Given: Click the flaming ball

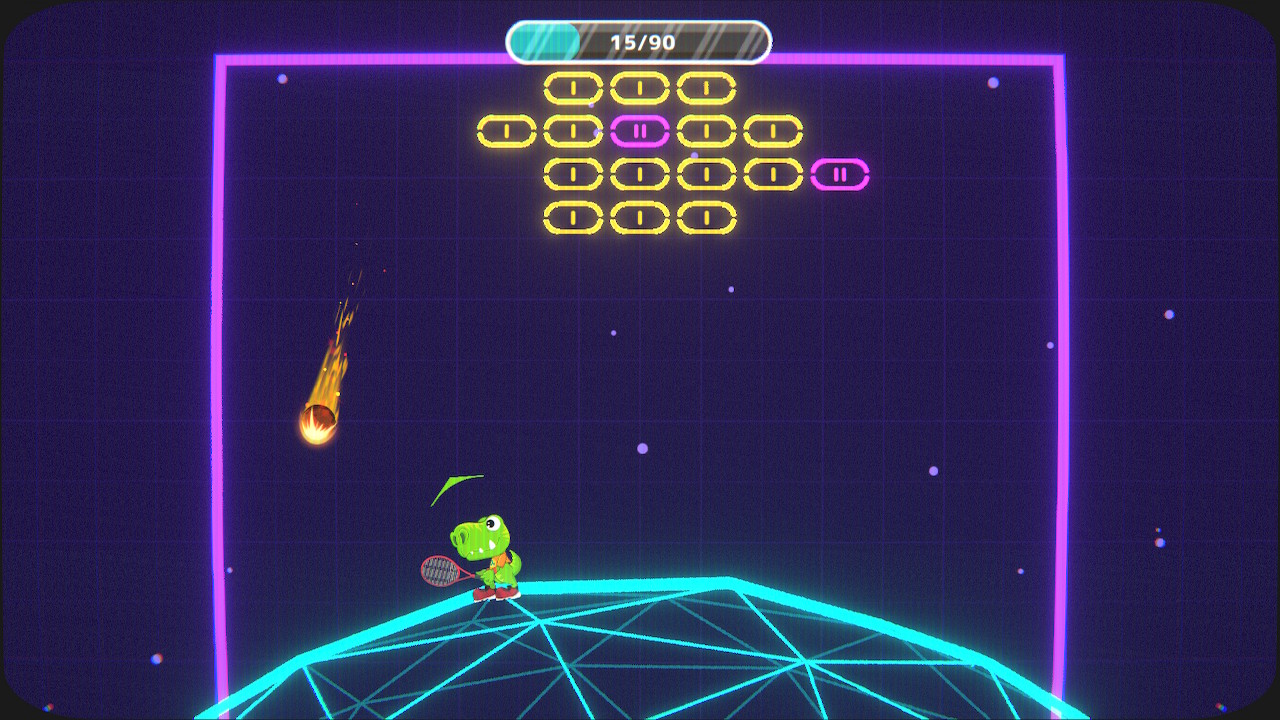Looking at the screenshot, I should tap(317, 420).
